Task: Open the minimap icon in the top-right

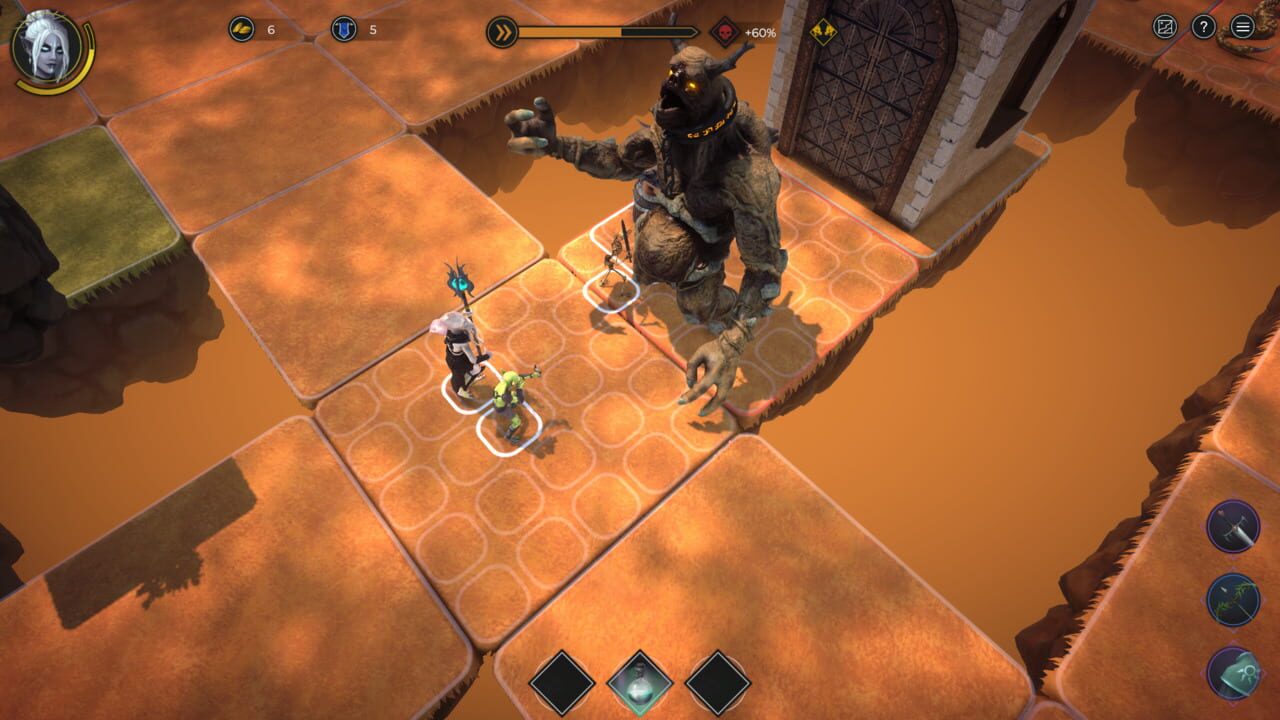Action: pos(1165,26)
